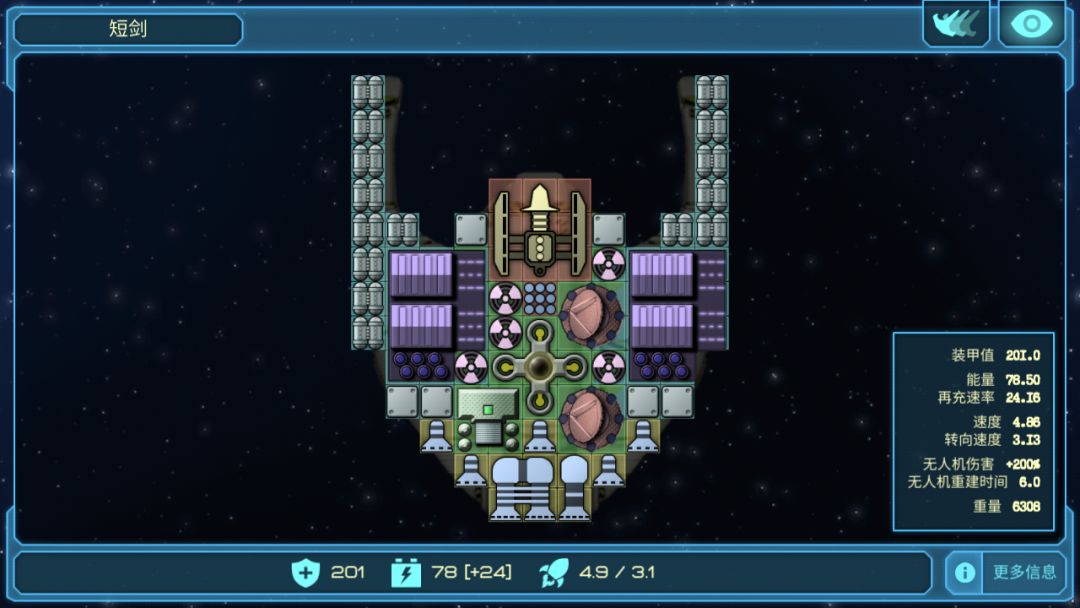1080x608 pixels.
Task: Select the 短剑 ship name label
Action: 128,29
